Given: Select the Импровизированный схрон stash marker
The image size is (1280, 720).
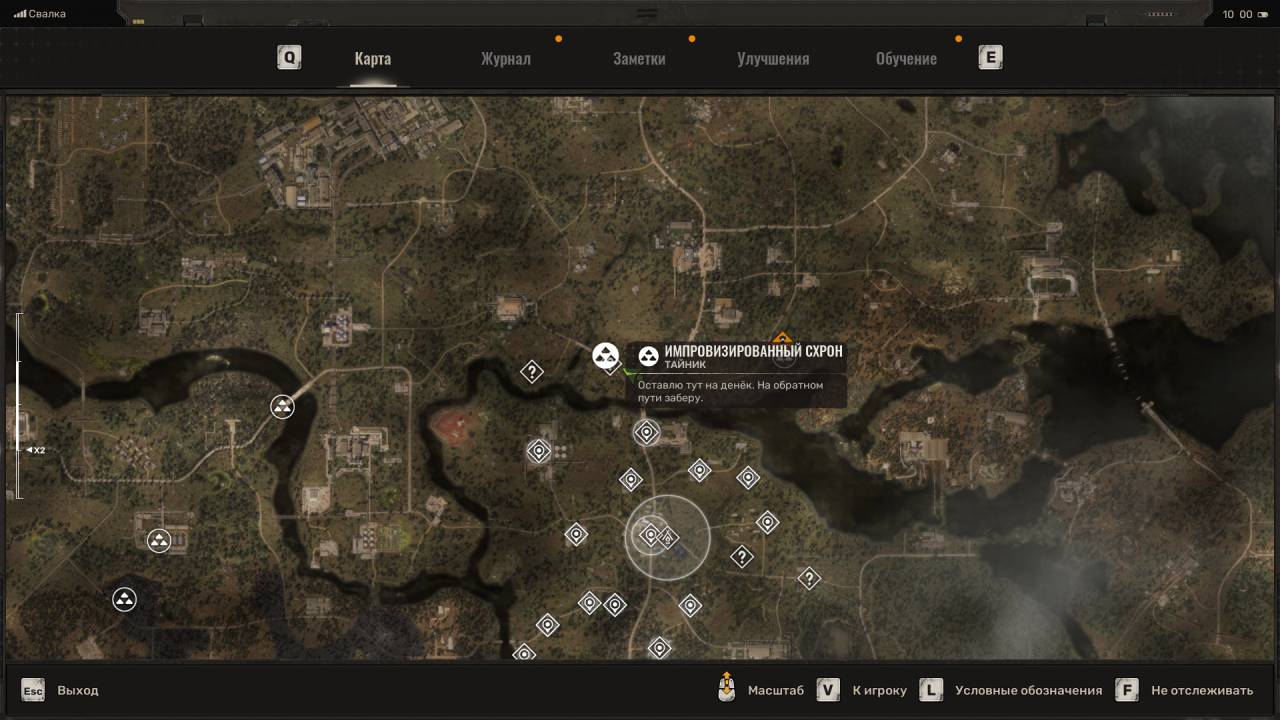Looking at the screenshot, I should pos(606,355).
